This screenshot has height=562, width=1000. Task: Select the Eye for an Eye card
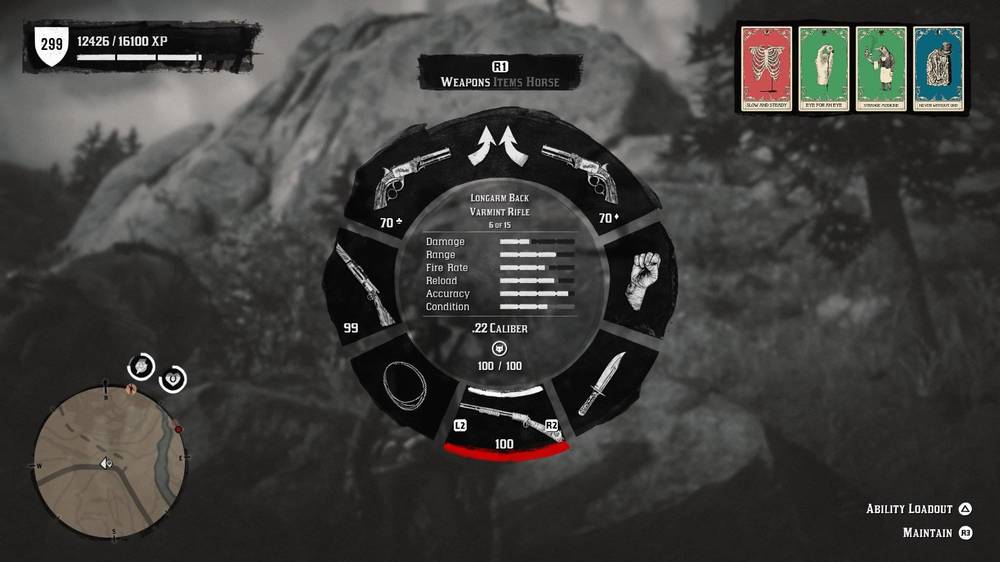point(824,68)
